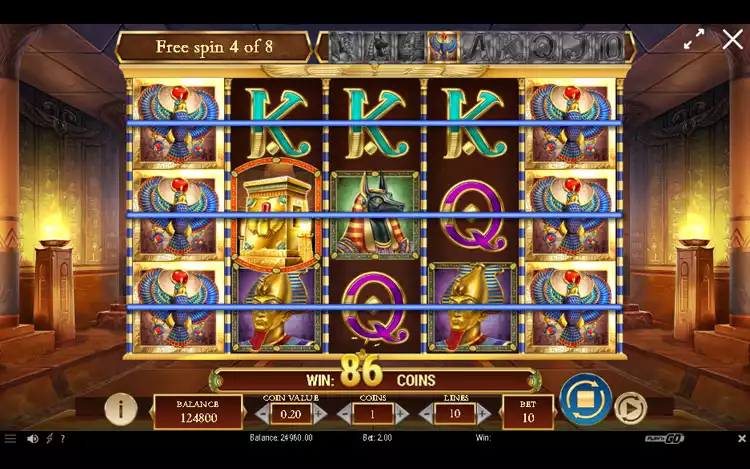Open help with the question mark
Viewport: 750px width, 469px height.
(x=63, y=438)
